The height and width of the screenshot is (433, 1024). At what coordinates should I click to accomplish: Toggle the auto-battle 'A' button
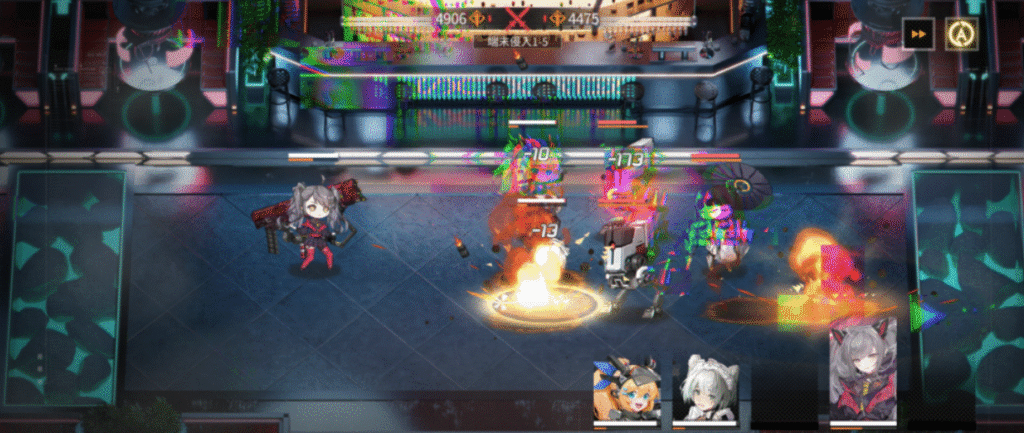(963, 35)
